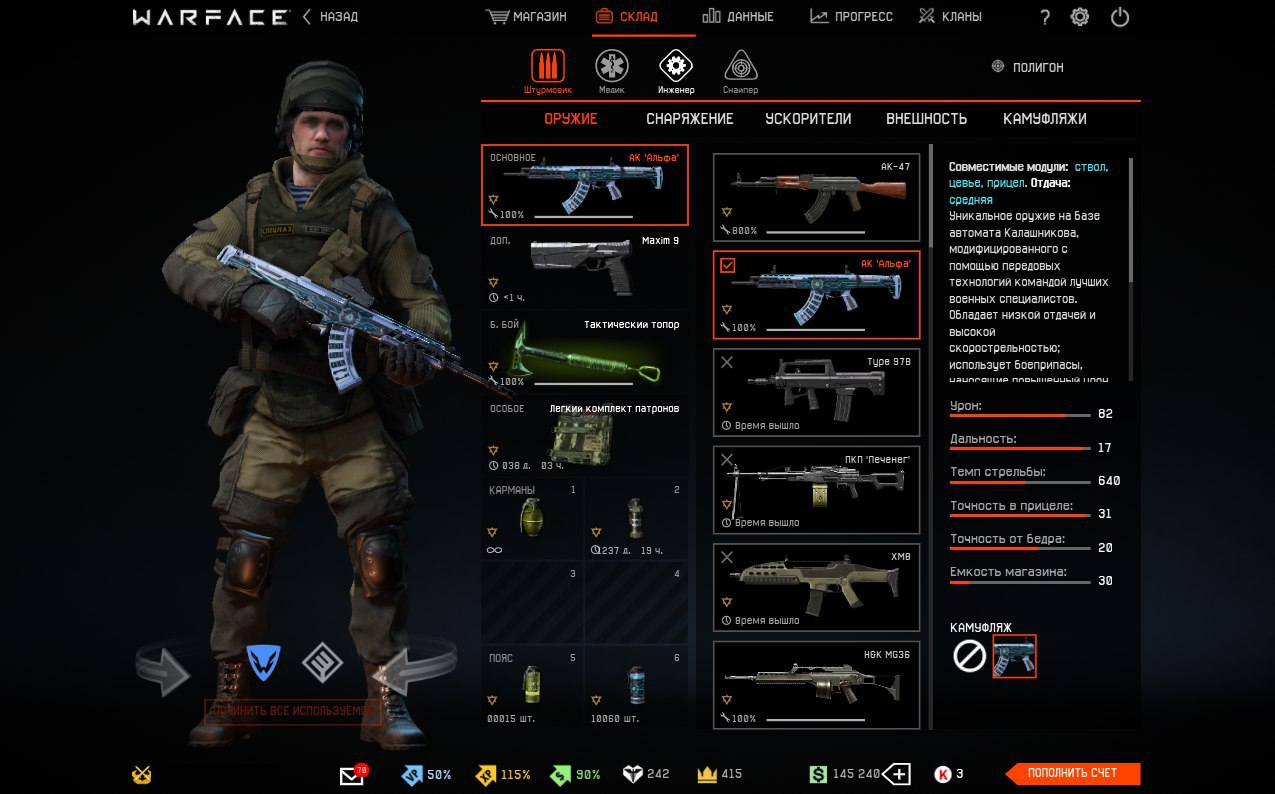The height and width of the screenshot is (794, 1275).
Task: Select the Тактический топор melee slot
Action: (x=585, y=353)
